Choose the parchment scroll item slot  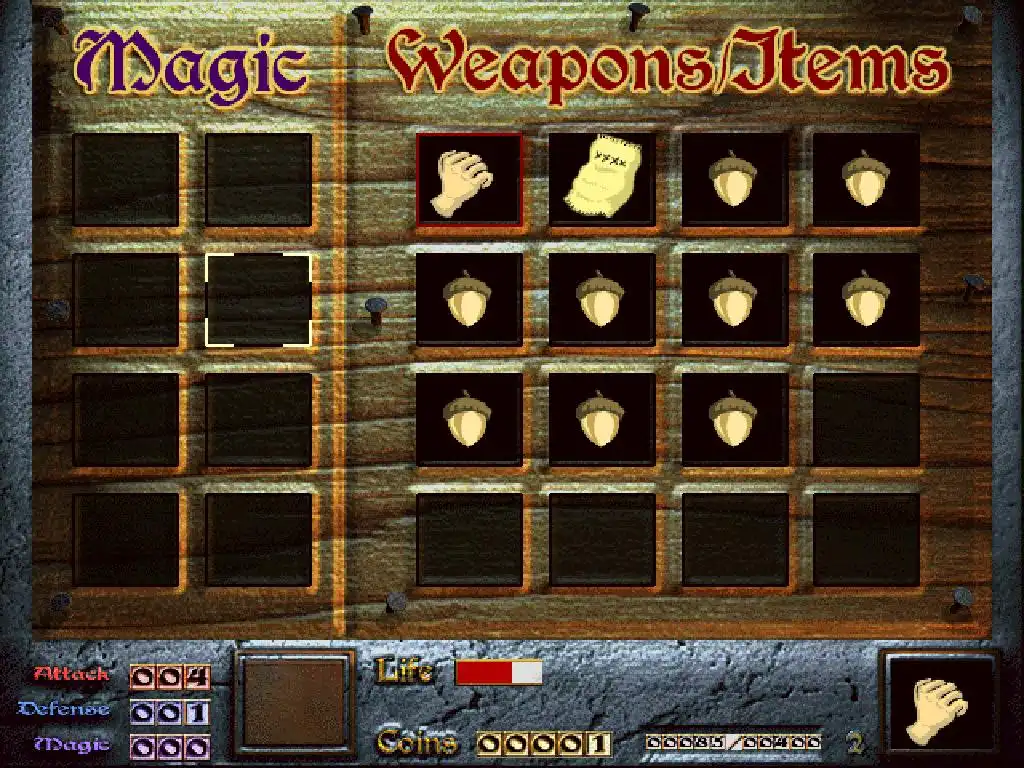[601, 179]
